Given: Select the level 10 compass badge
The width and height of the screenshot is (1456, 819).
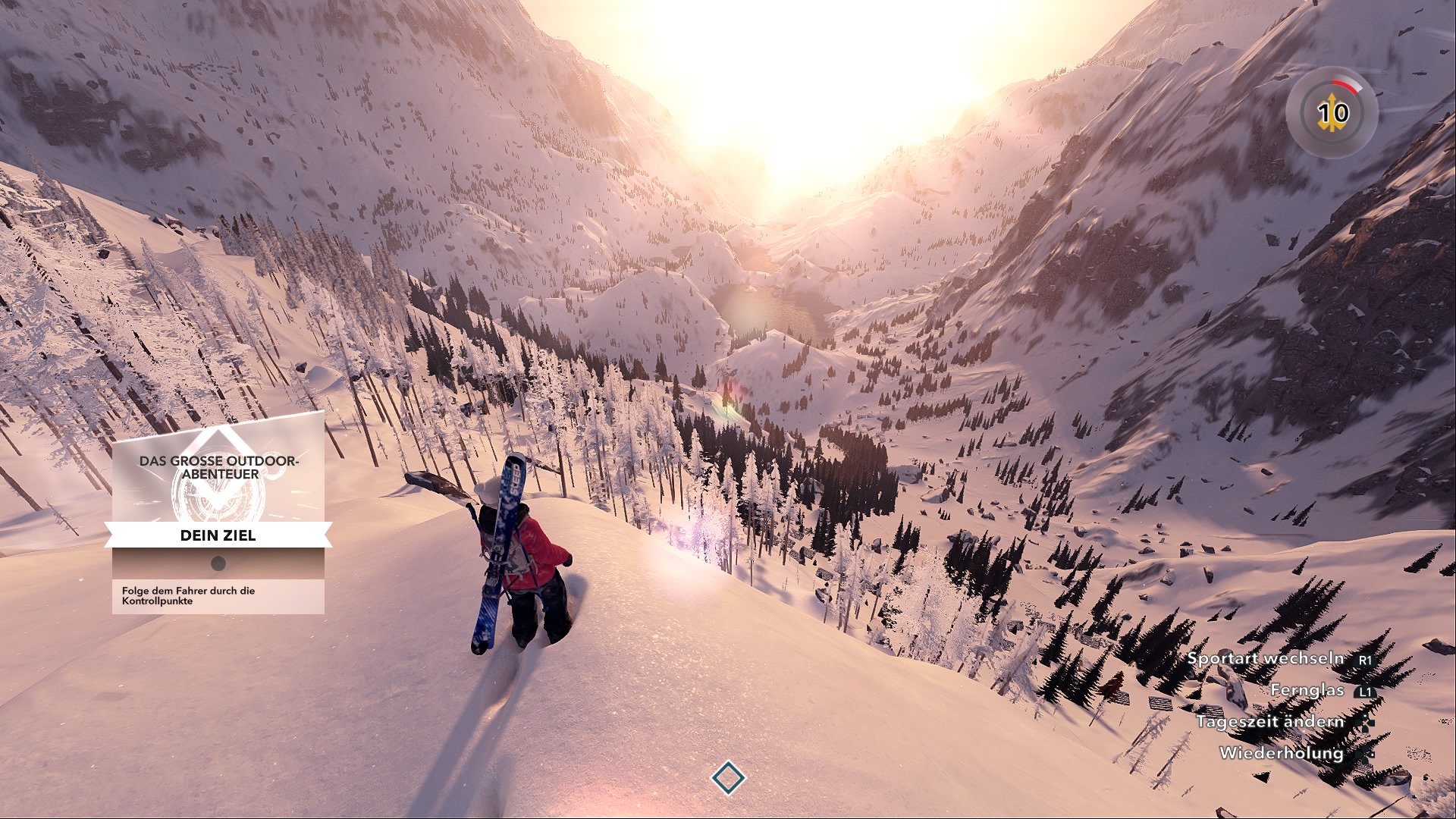Looking at the screenshot, I should pyautogui.click(x=1332, y=111).
